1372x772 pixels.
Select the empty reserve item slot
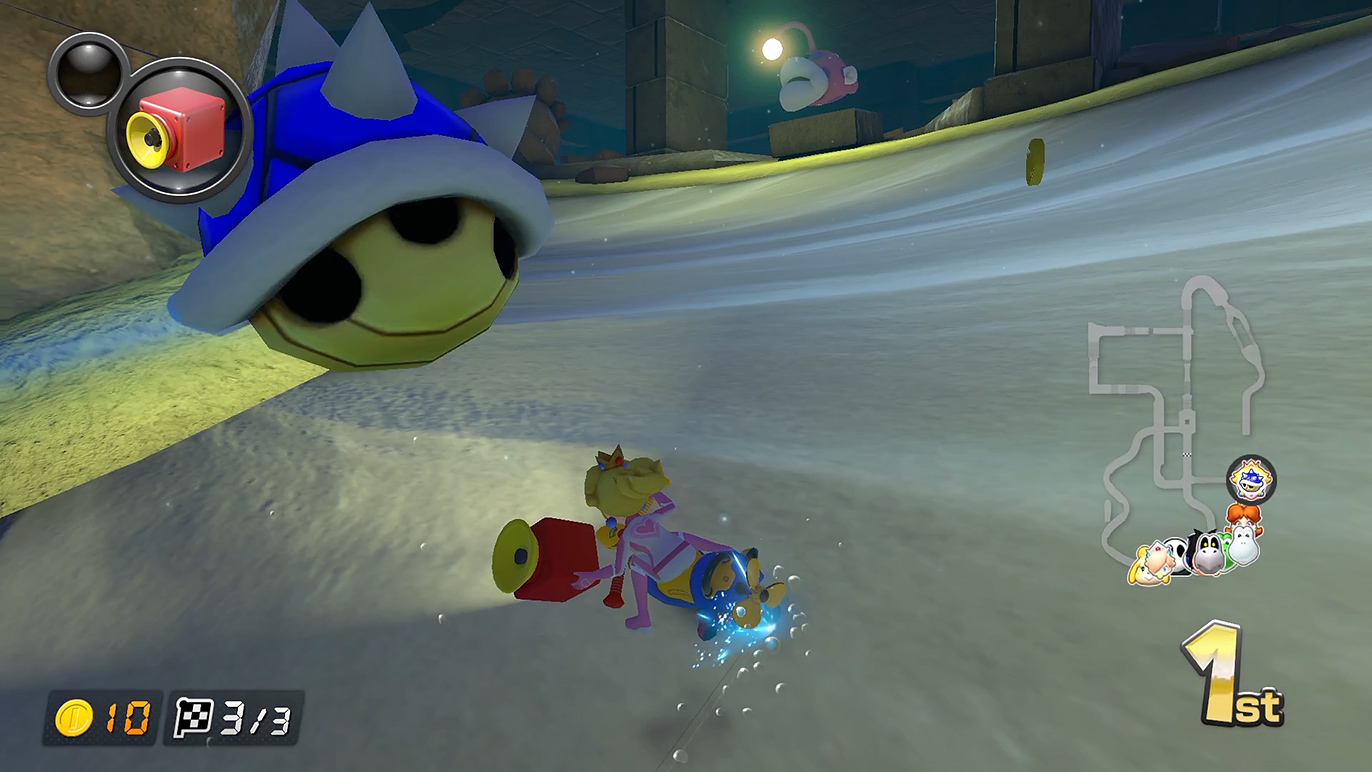[x=88, y=72]
